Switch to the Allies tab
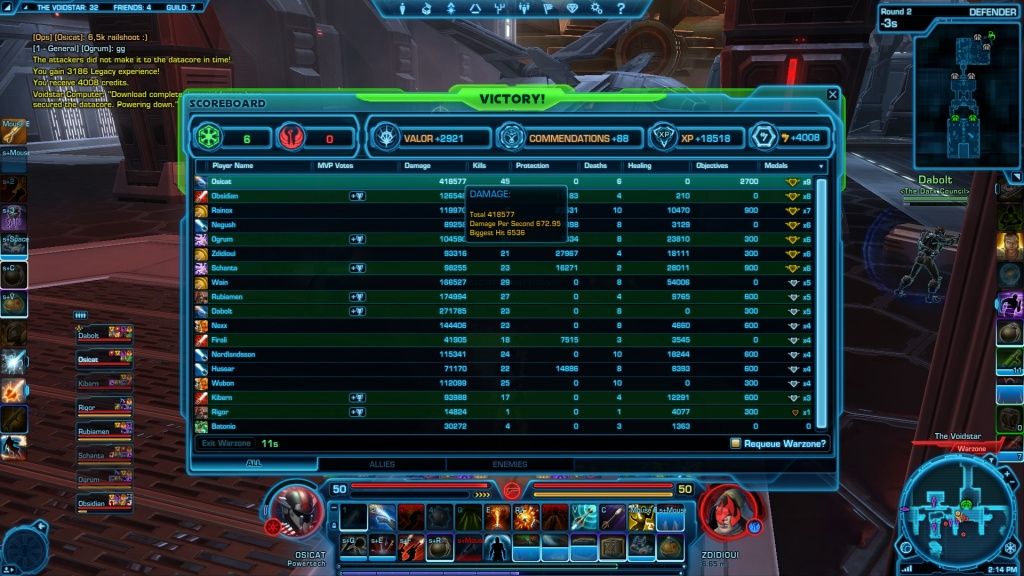 pos(382,464)
